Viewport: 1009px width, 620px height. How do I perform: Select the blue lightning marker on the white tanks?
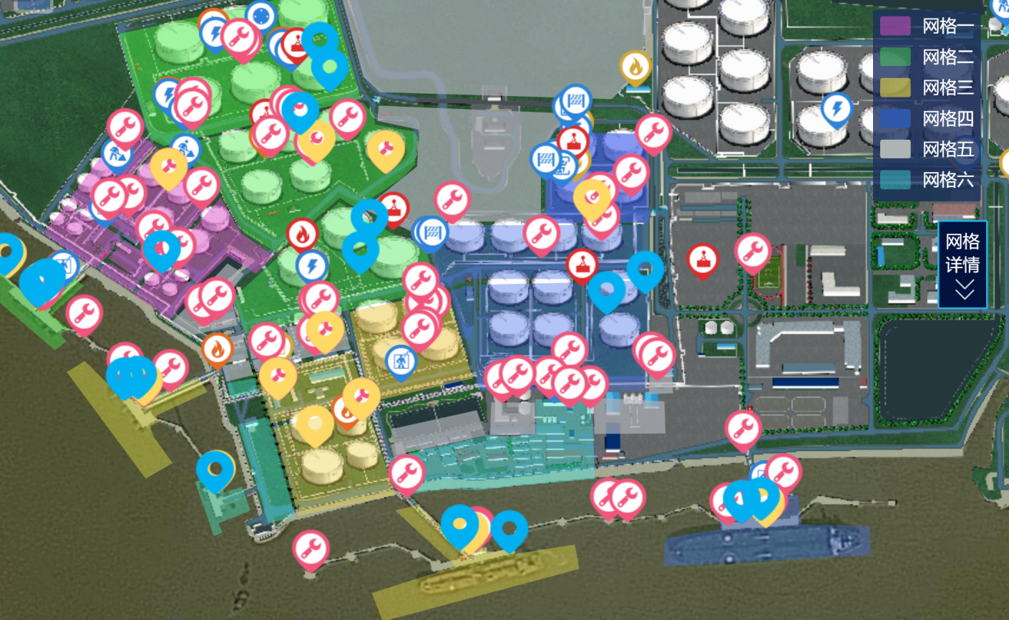click(x=836, y=109)
